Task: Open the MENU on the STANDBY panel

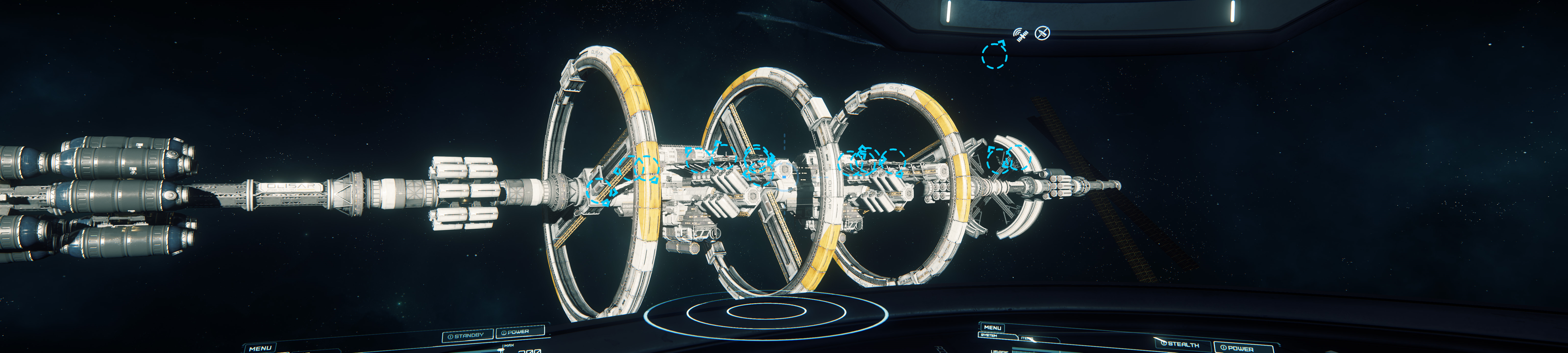Action: tap(260, 348)
